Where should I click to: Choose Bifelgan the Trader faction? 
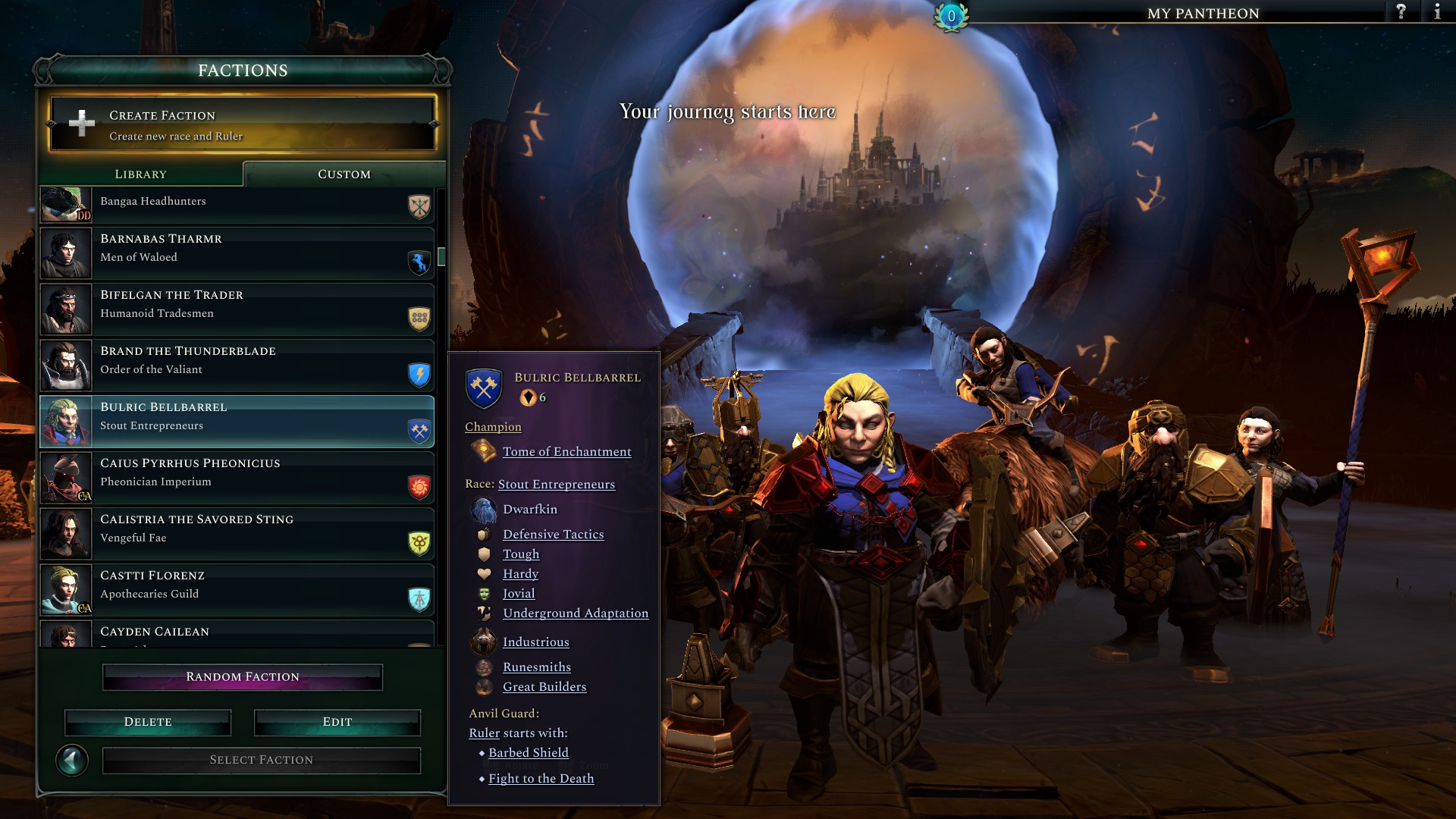[x=237, y=309]
